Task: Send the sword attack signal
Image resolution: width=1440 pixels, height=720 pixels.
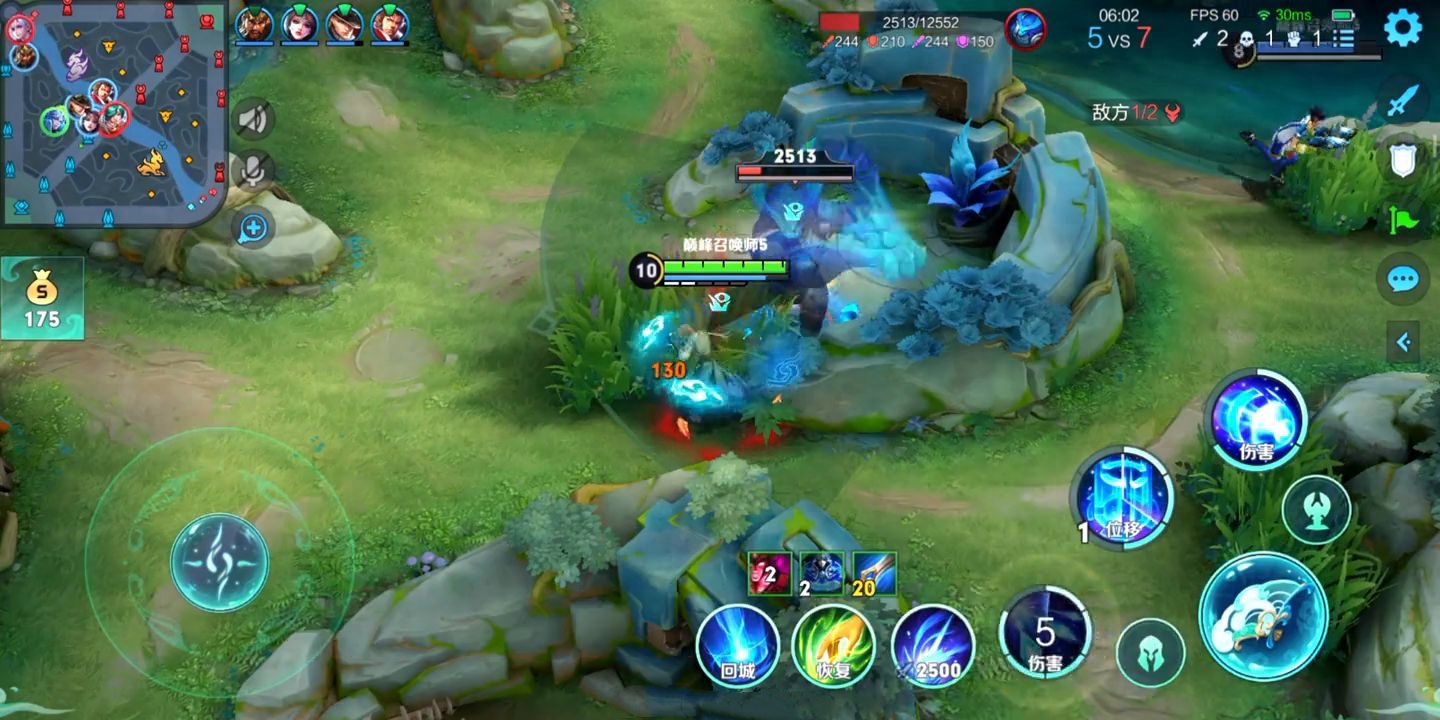Action: 1403,100
